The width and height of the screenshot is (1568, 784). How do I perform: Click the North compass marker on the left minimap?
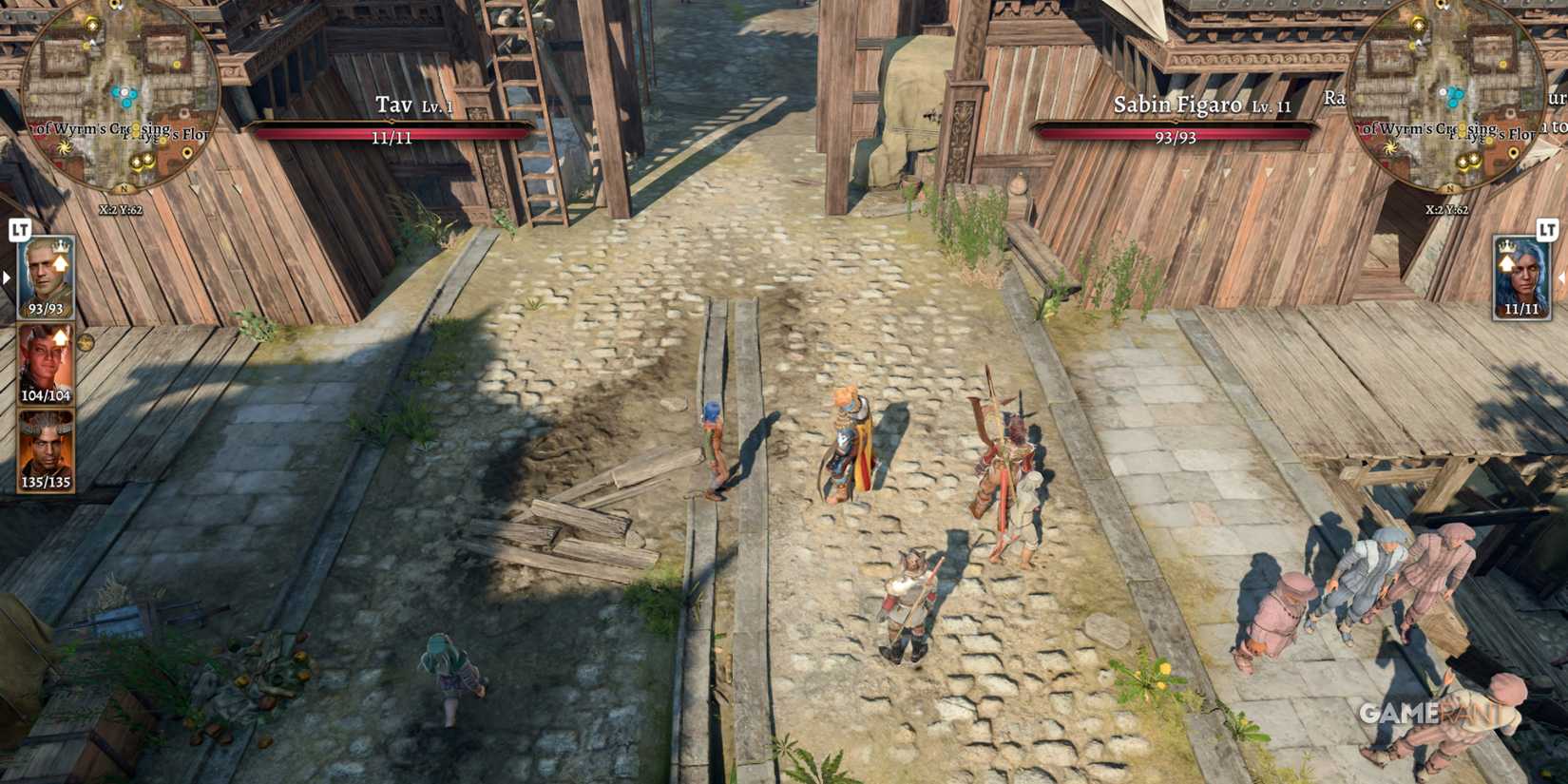[x=124, y=187]
